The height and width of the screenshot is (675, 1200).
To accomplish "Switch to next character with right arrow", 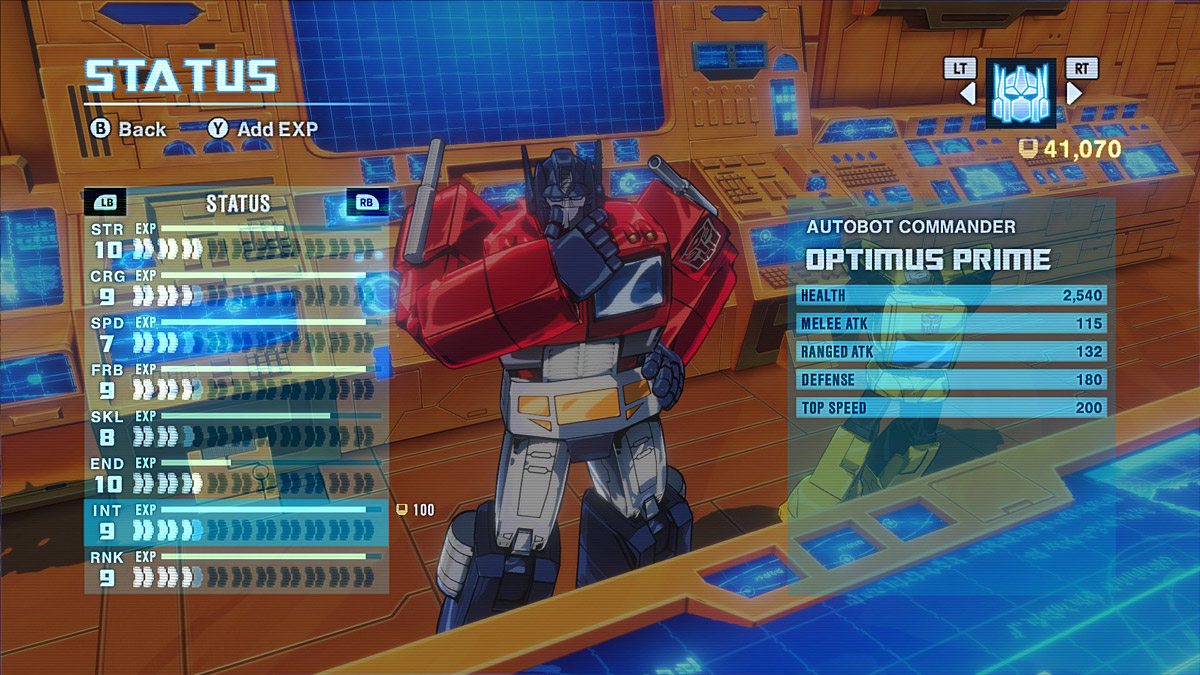I will pyautogui.click(x=1075, y=93).
